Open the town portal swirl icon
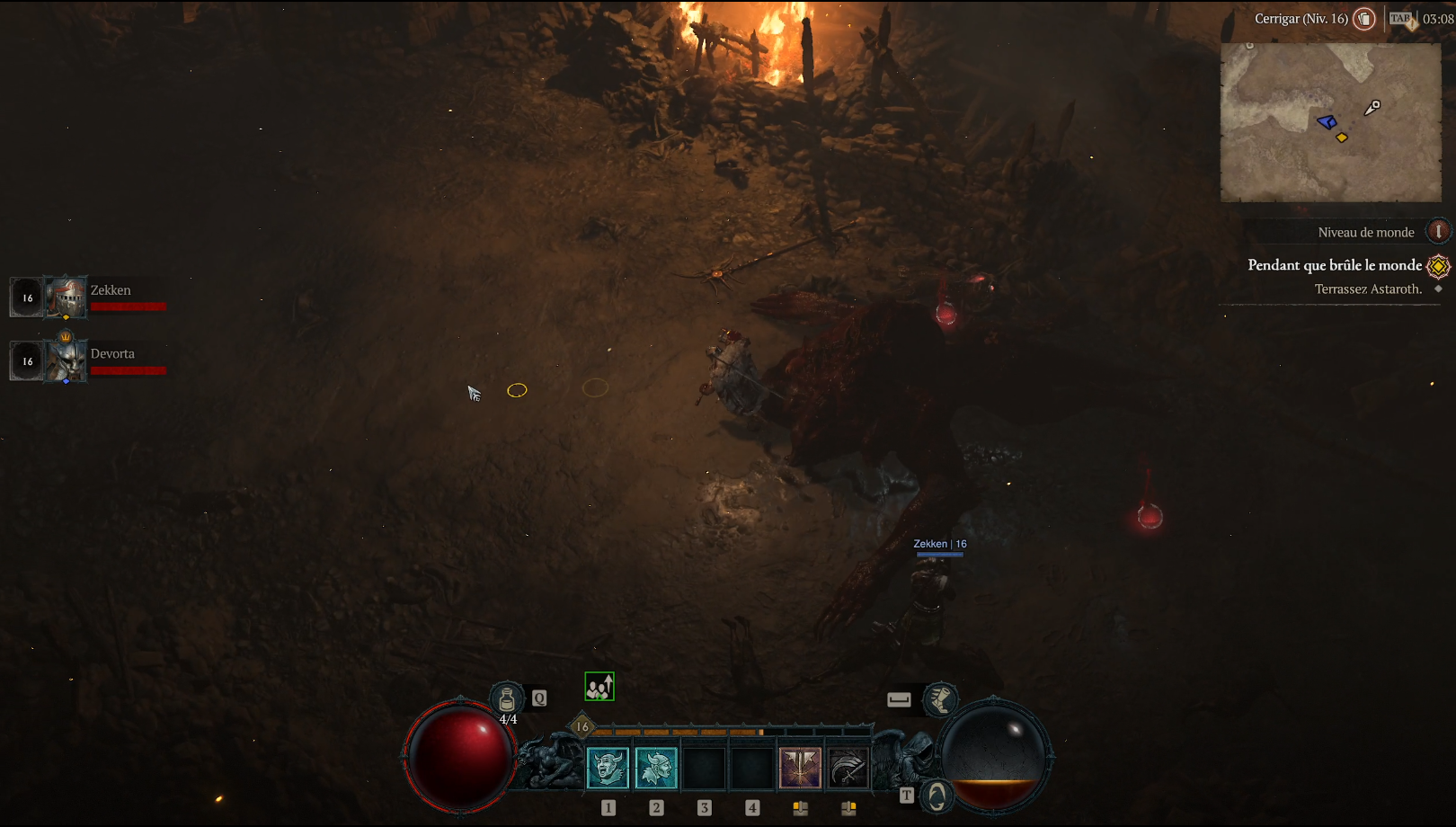The image size is (1456, 827). point(937,796)
